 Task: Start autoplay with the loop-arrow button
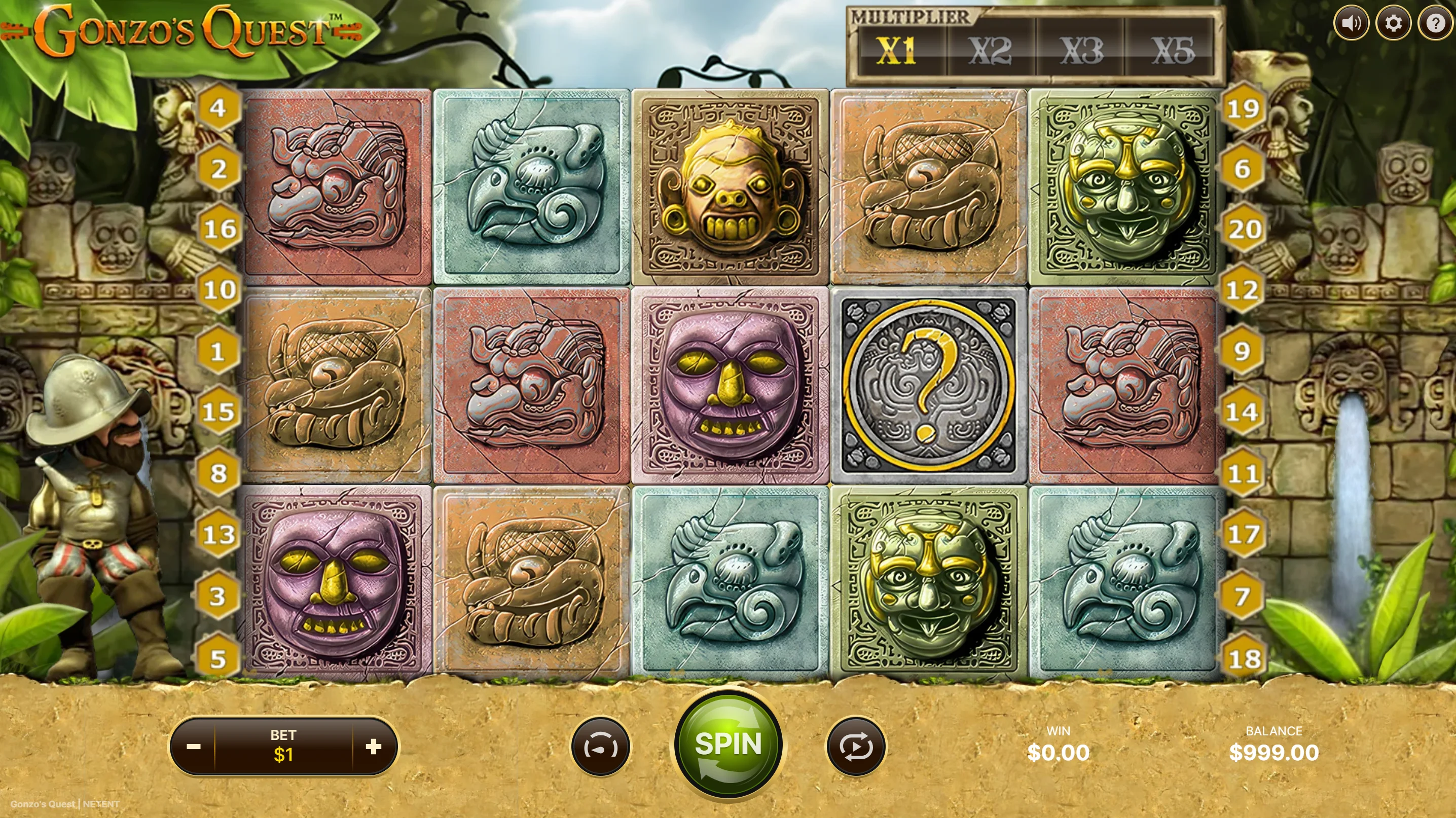coord(856,747)
